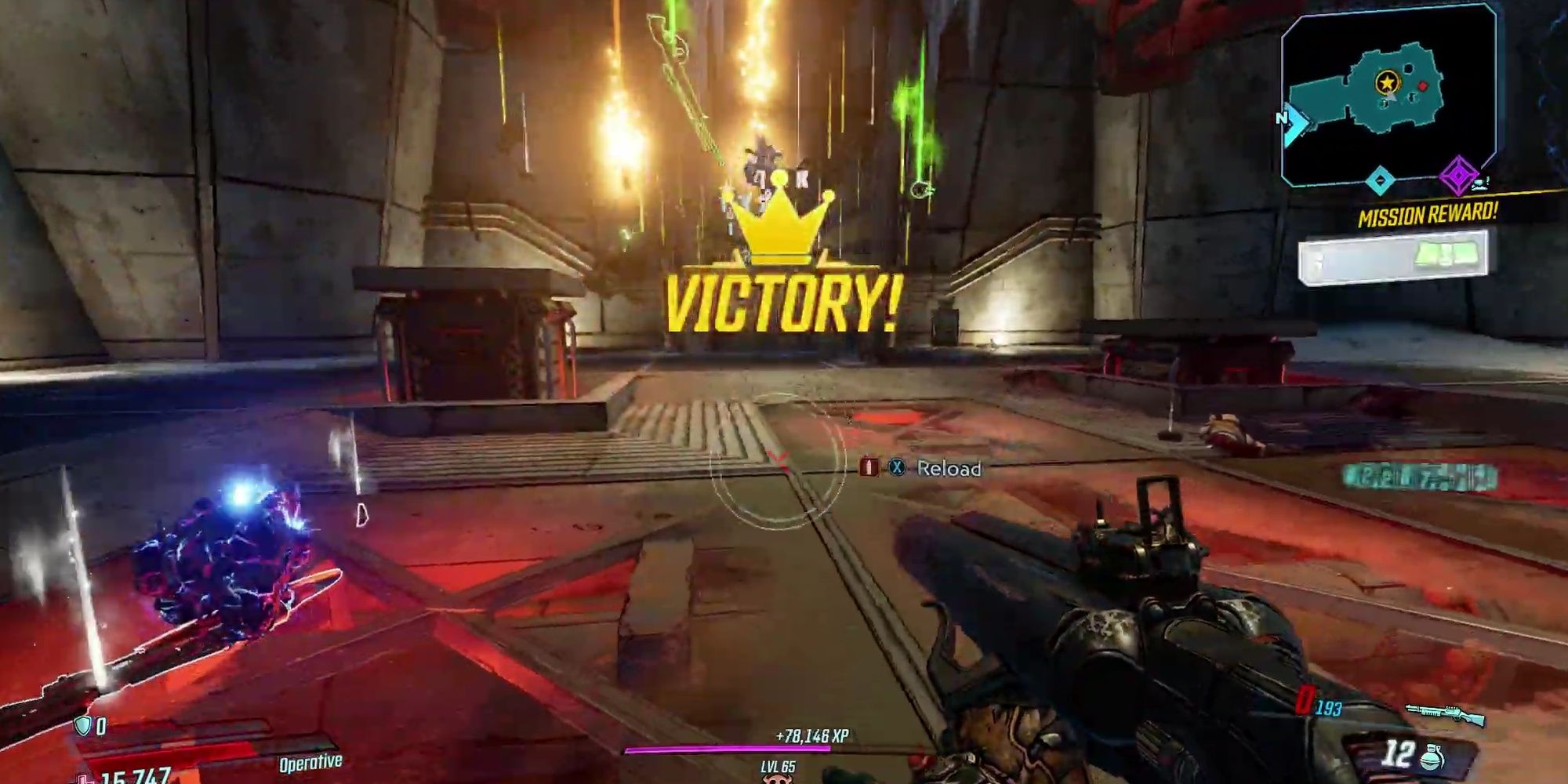Viewport: 1568px width, 784px height.
Task: Click the shield icon next to the shield counter
Action: tap(84, 726)
